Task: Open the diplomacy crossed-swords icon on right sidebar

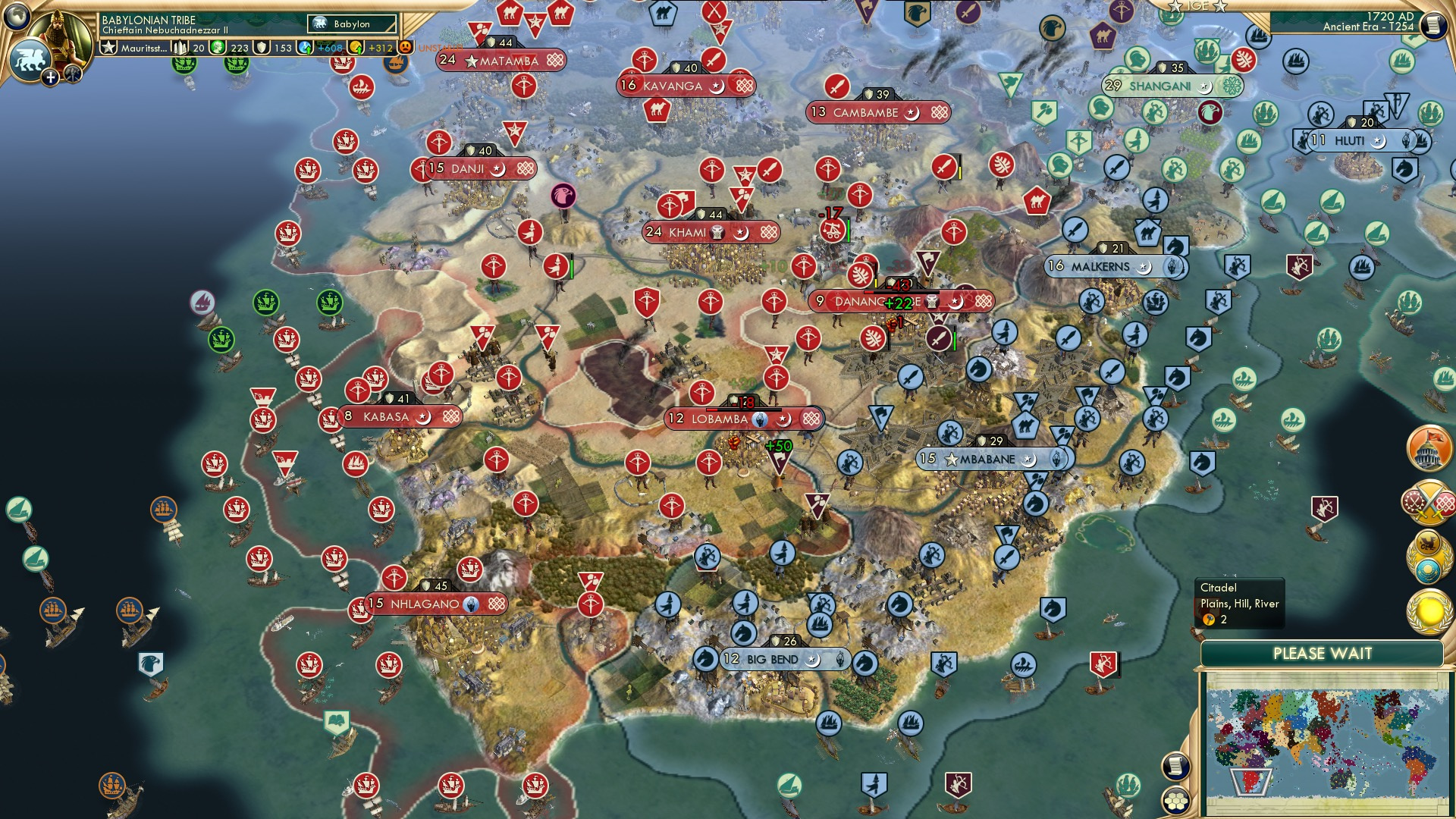Action: point(1429,502)
